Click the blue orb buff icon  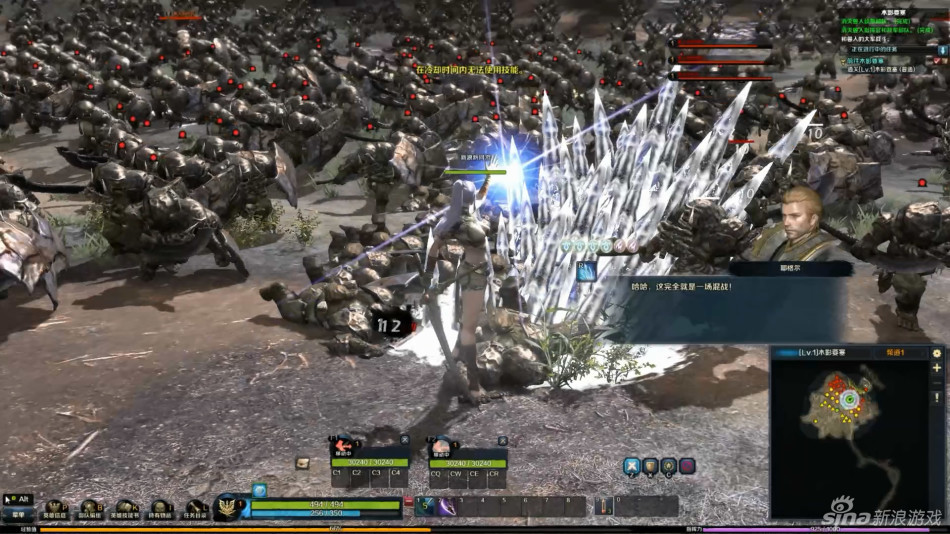[258, 490]
